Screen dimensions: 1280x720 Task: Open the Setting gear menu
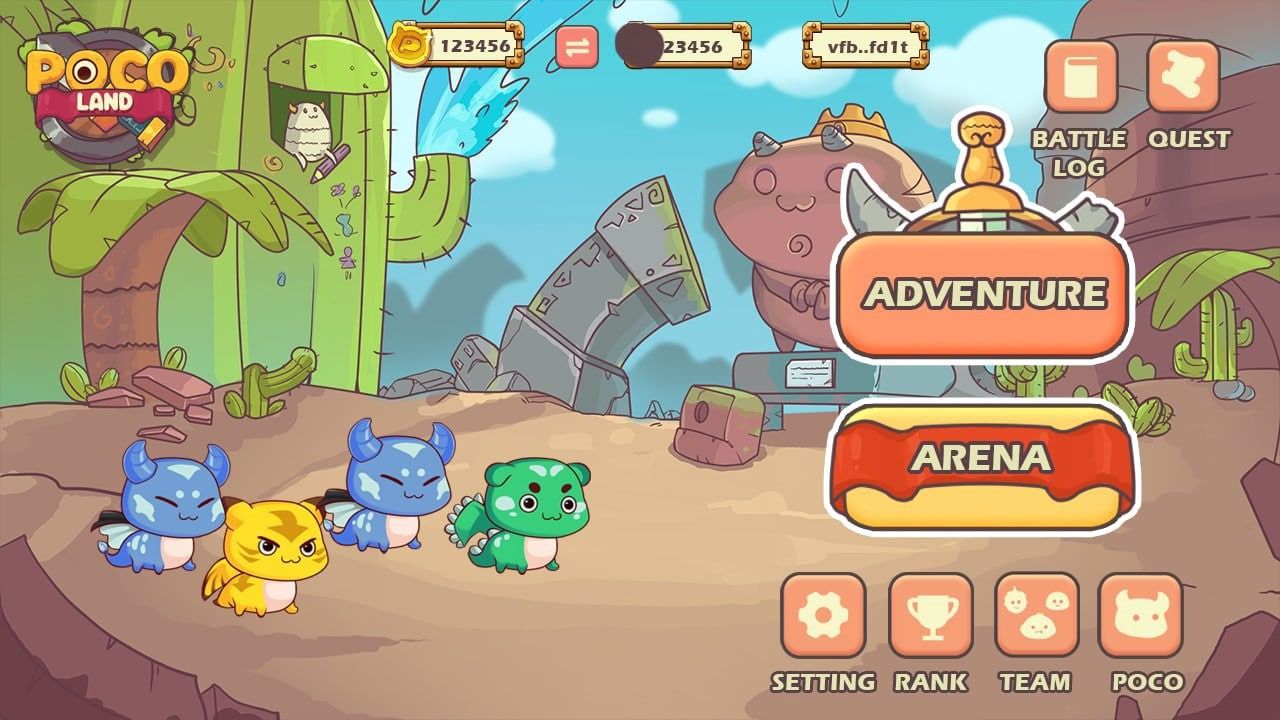click(823, 614)
